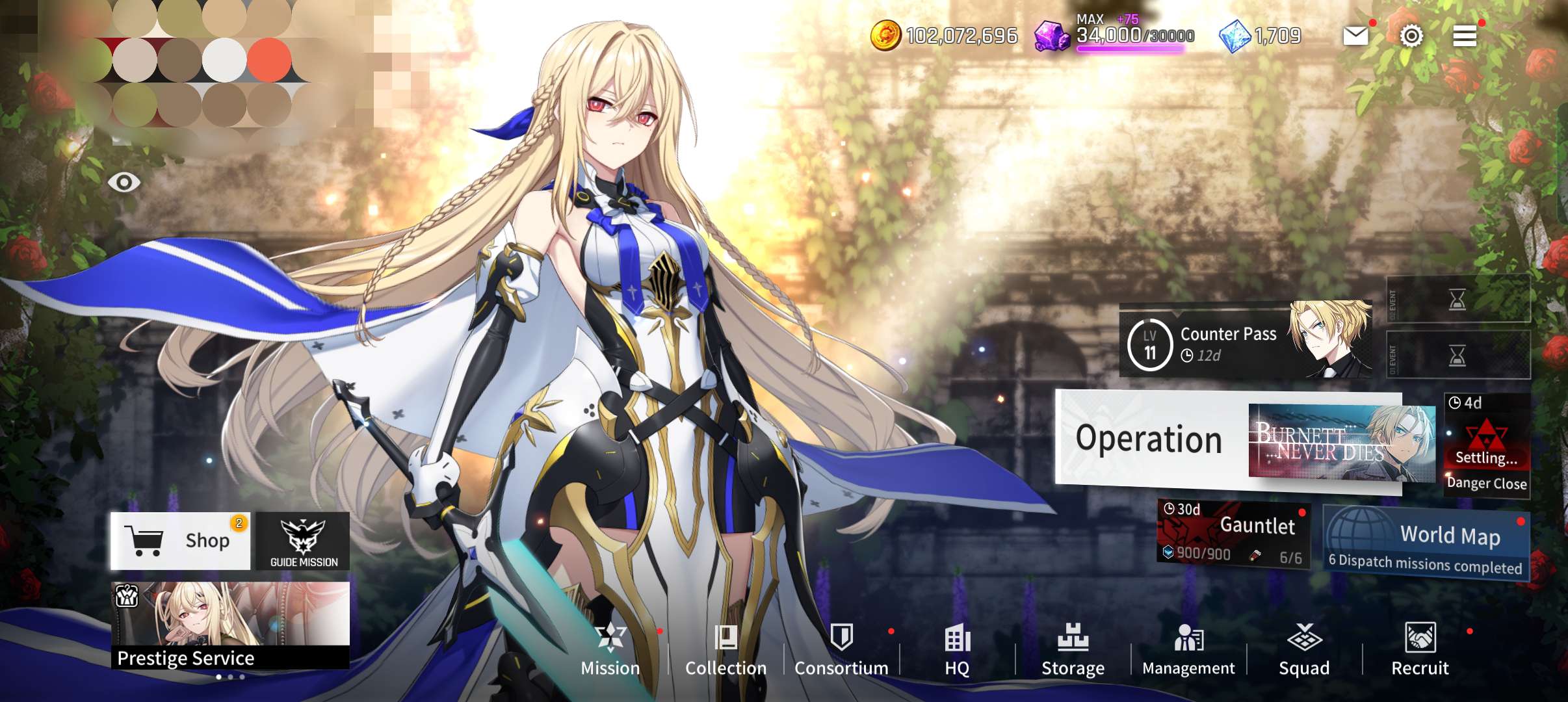This screenshot has height=702, width=1568.
Task: Go to Collection
Action: click(725, 649)
